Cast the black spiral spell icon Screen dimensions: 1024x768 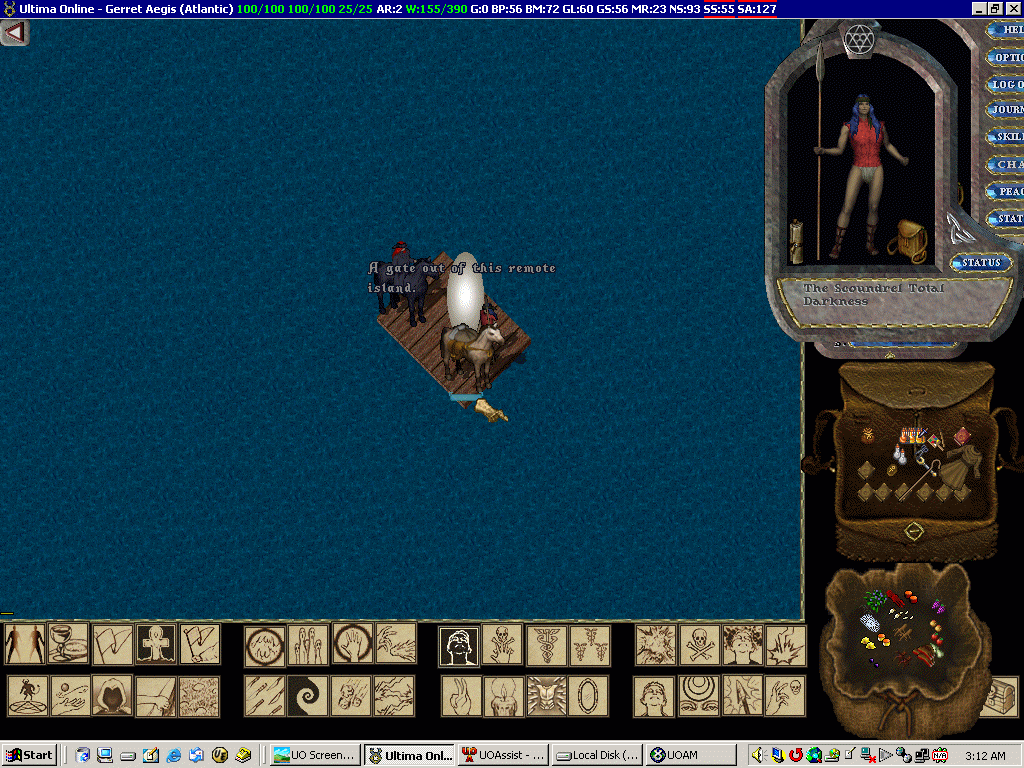click(x=307, y=695)
